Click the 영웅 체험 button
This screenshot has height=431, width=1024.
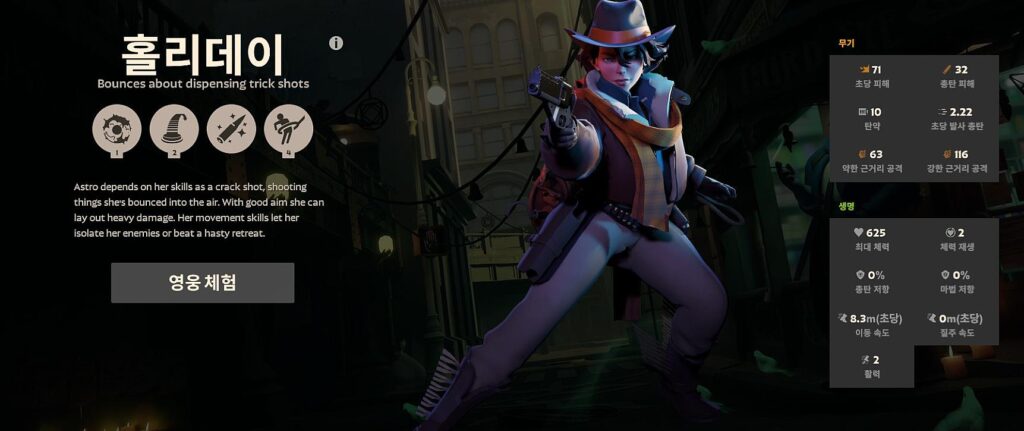(202, 283)
